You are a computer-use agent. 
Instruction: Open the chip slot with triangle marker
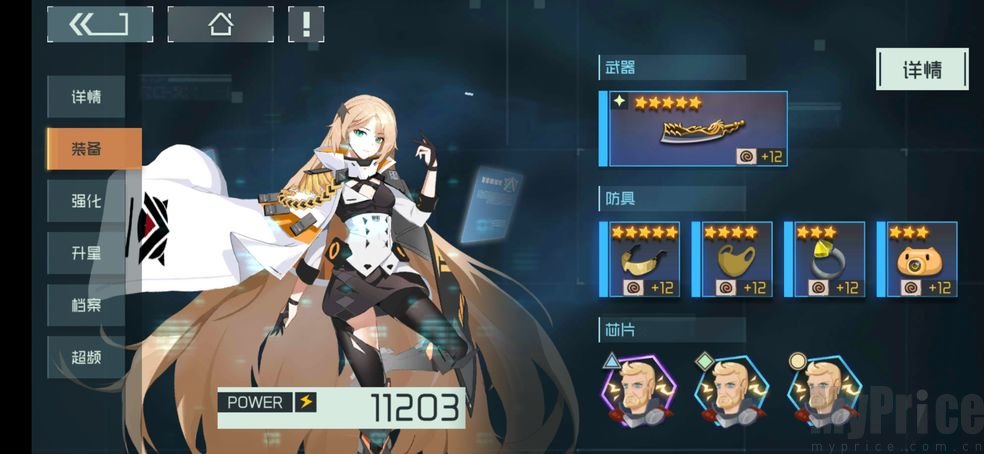[x=640, y=387]
